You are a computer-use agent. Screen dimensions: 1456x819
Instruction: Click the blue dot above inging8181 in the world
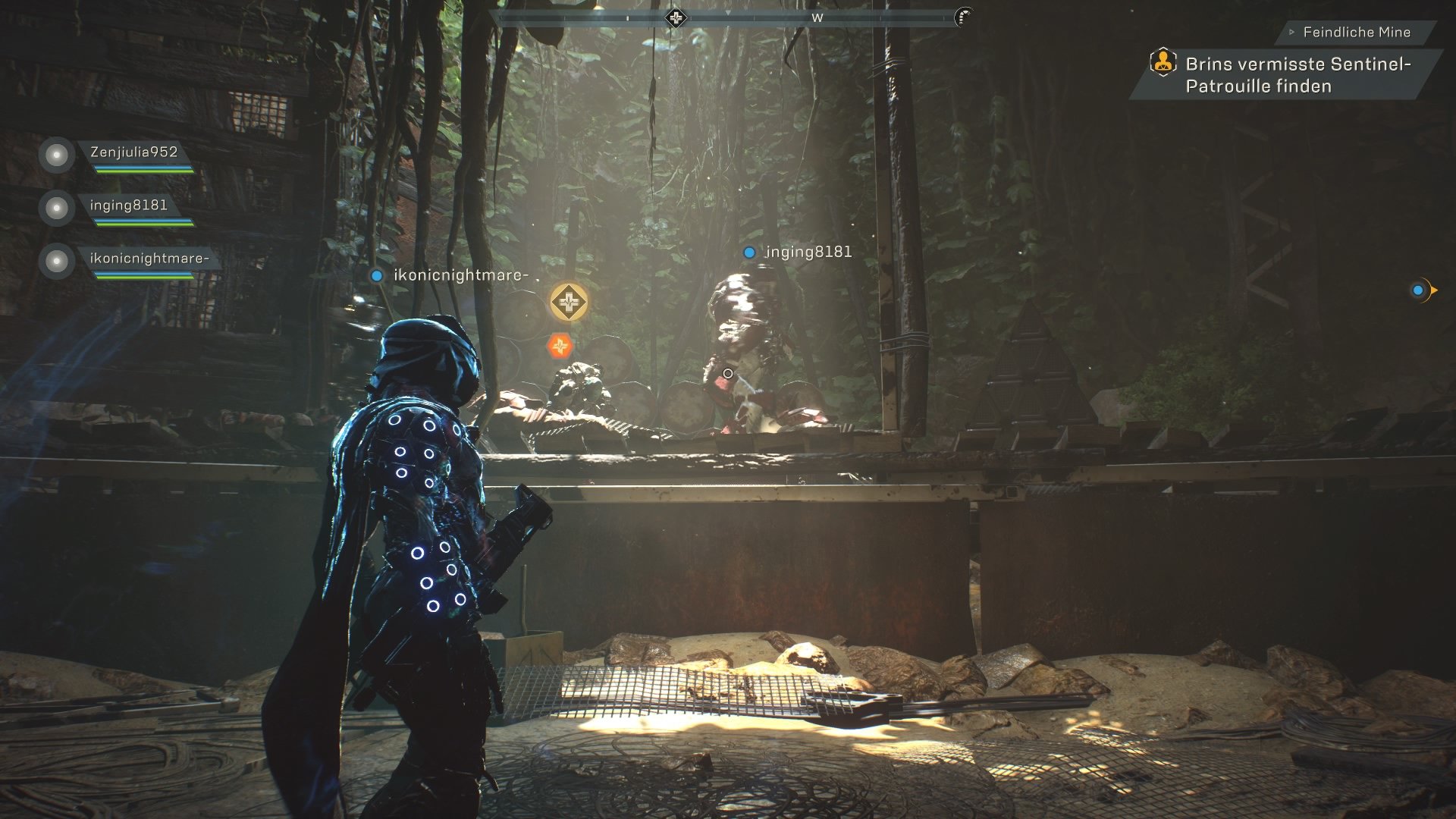(749, 250)
